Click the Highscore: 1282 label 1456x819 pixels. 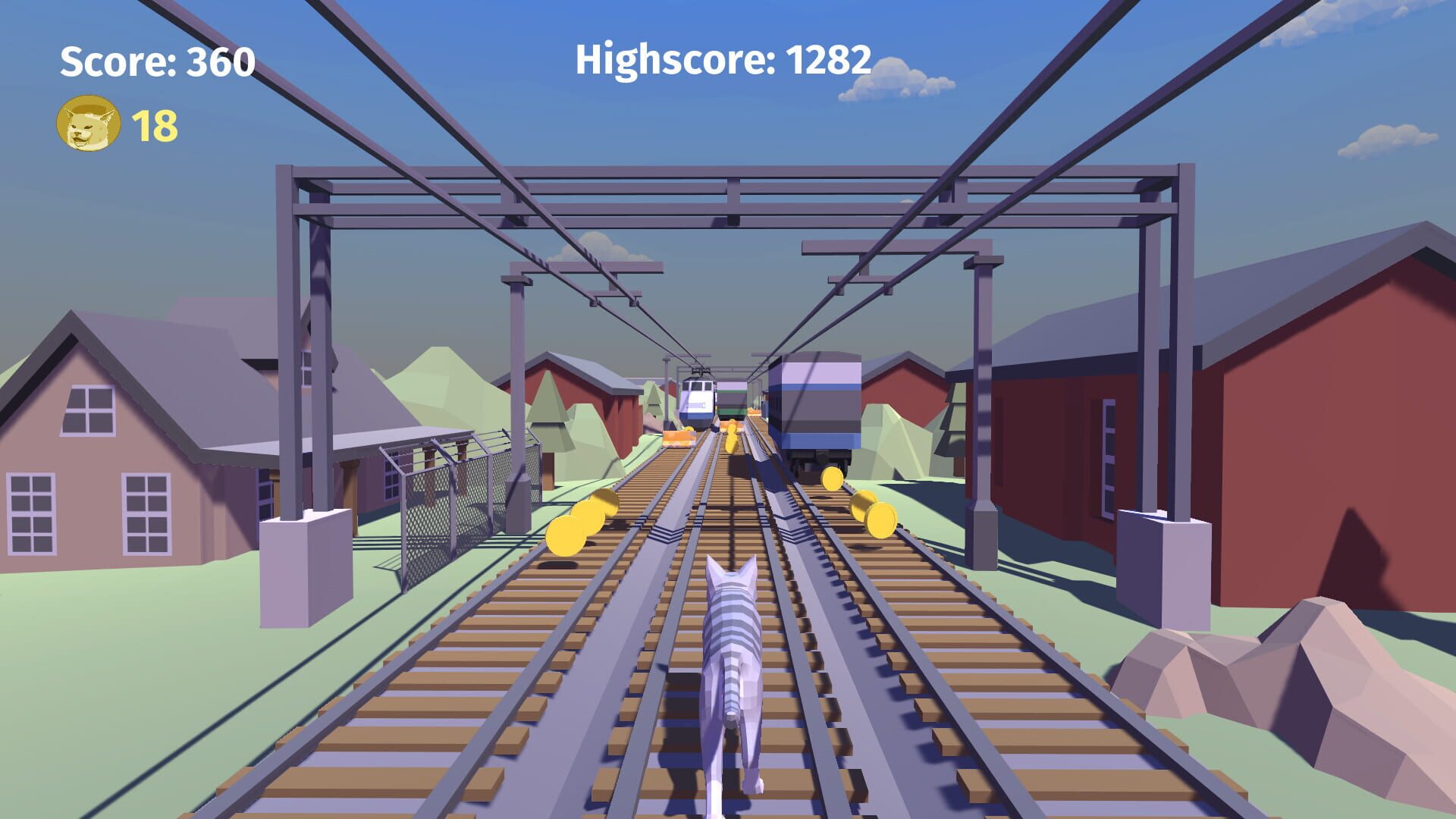(x=723, y=59)
